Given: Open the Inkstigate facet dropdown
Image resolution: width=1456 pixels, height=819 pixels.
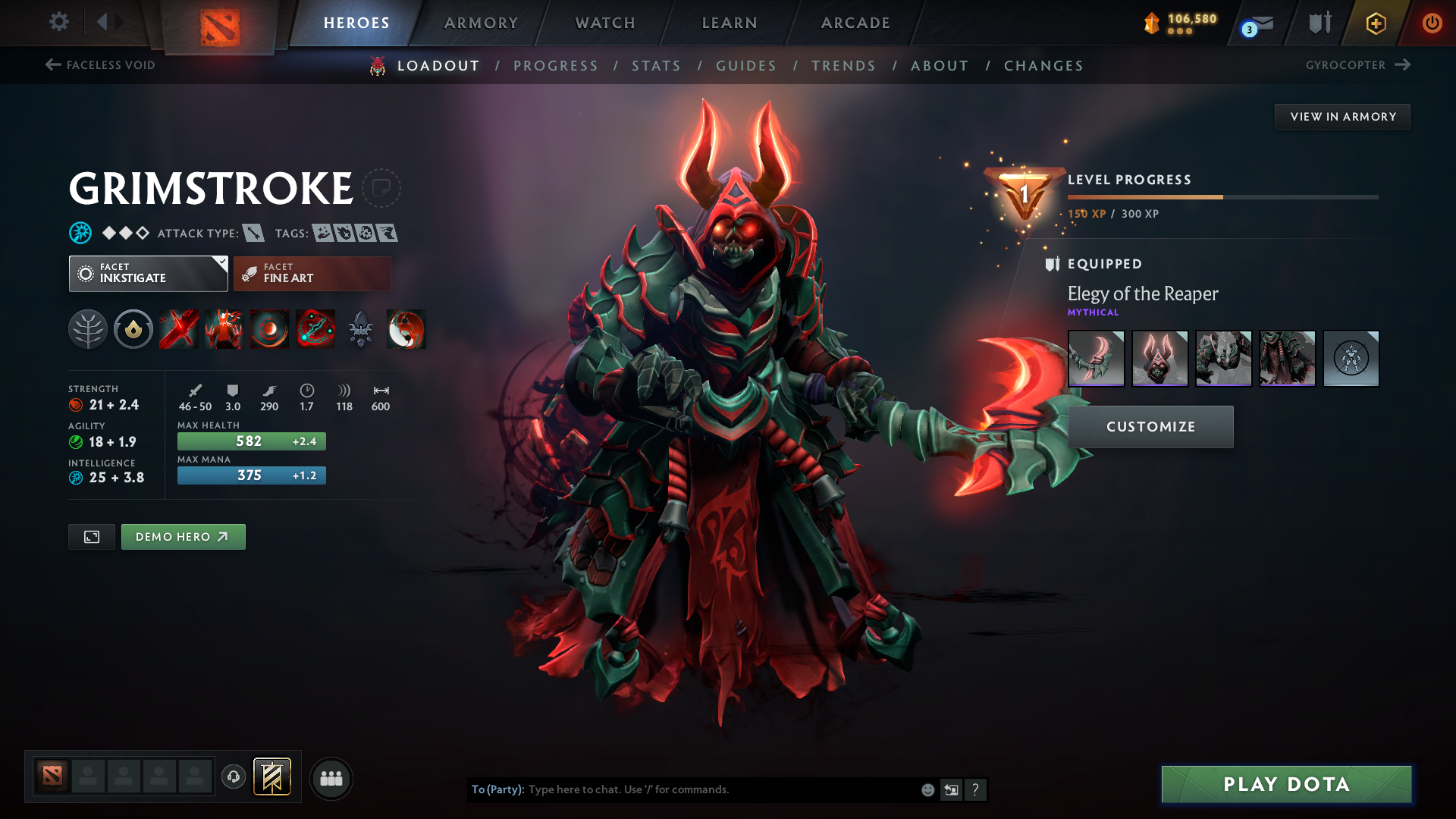Looking at the screenshot, I should tap(148, 273).
